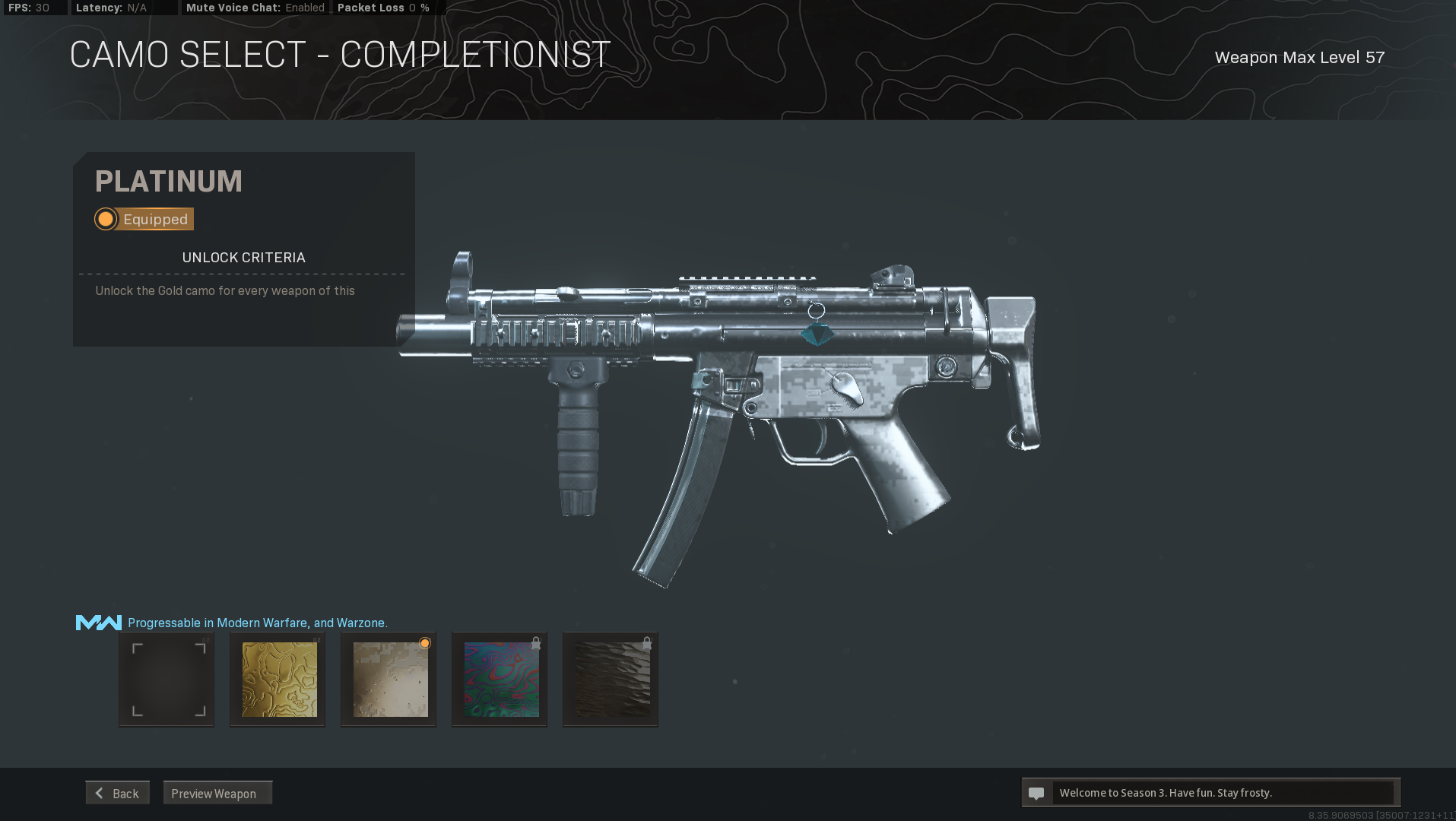Select the empty no-camo thumbnail
Screen dimensions: 1456x821
coord(166,678)
